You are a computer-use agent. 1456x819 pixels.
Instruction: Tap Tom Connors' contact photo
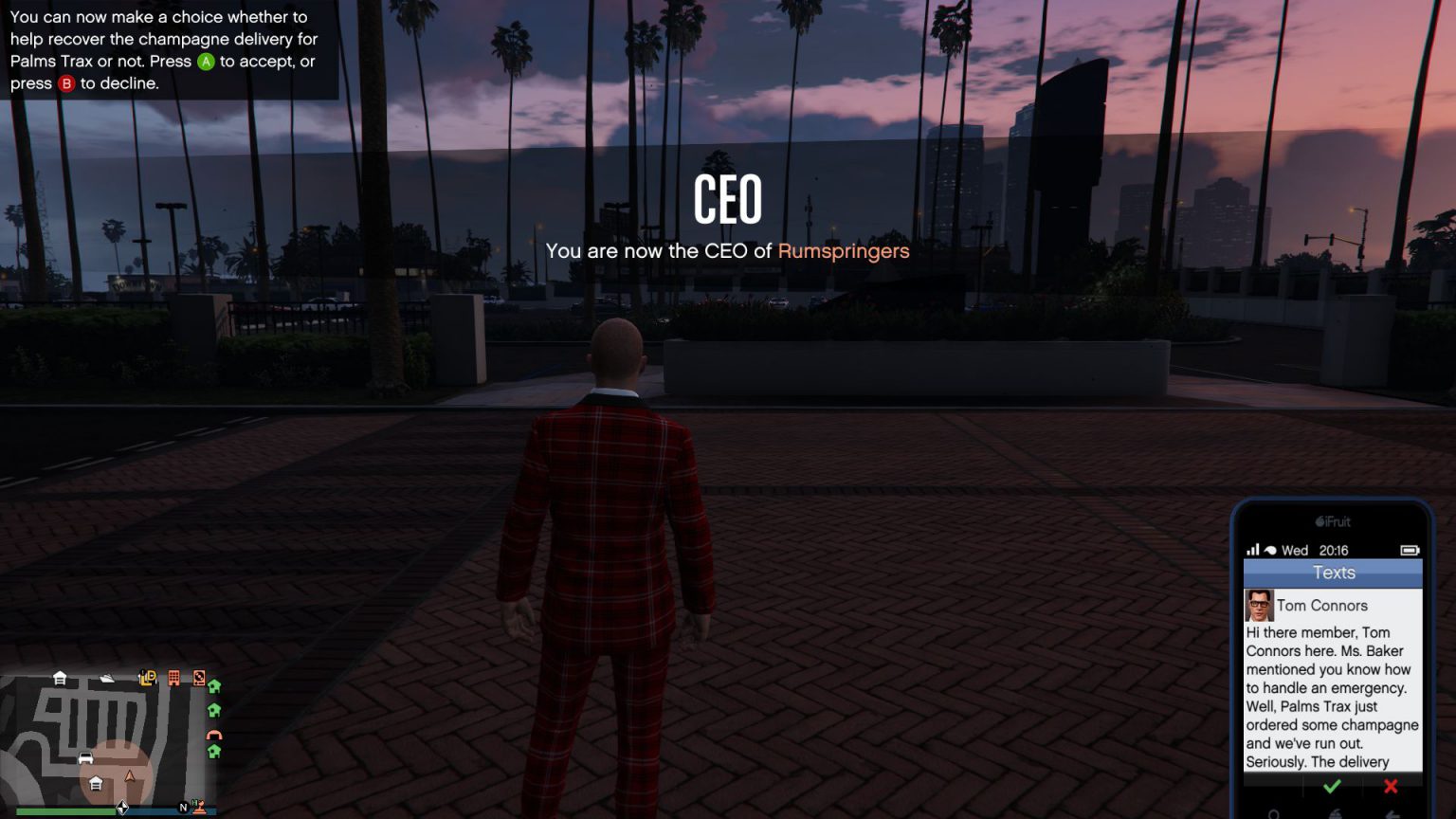1260,605
